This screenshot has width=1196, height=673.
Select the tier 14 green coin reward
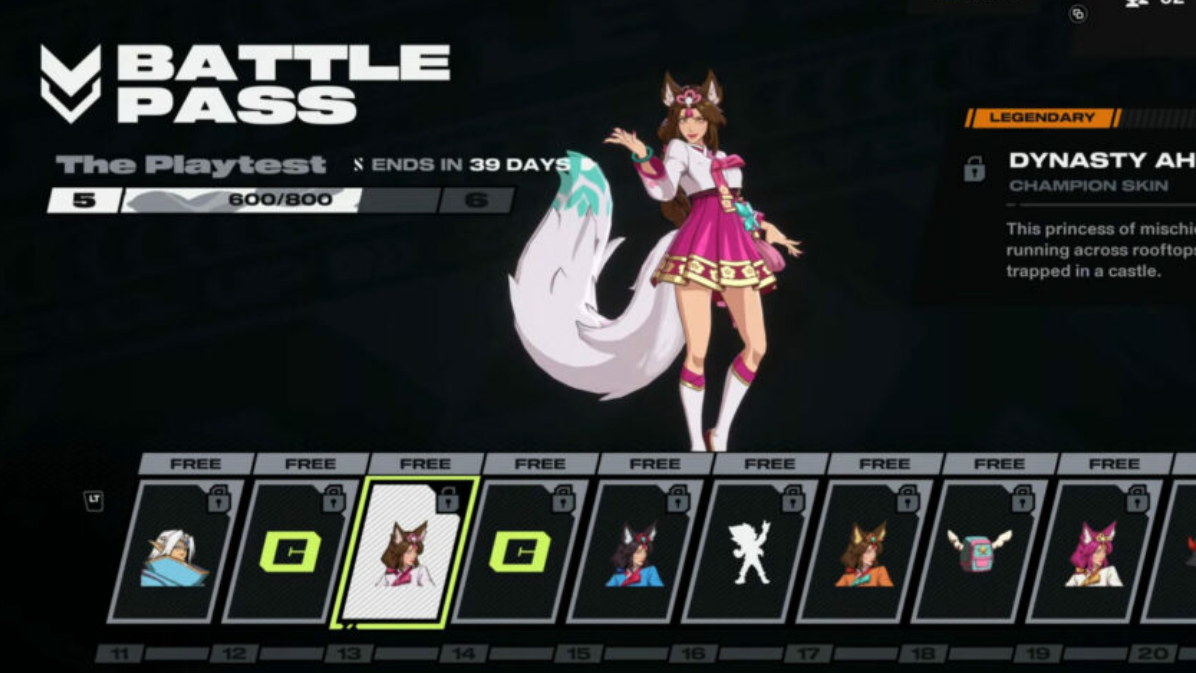520,552
